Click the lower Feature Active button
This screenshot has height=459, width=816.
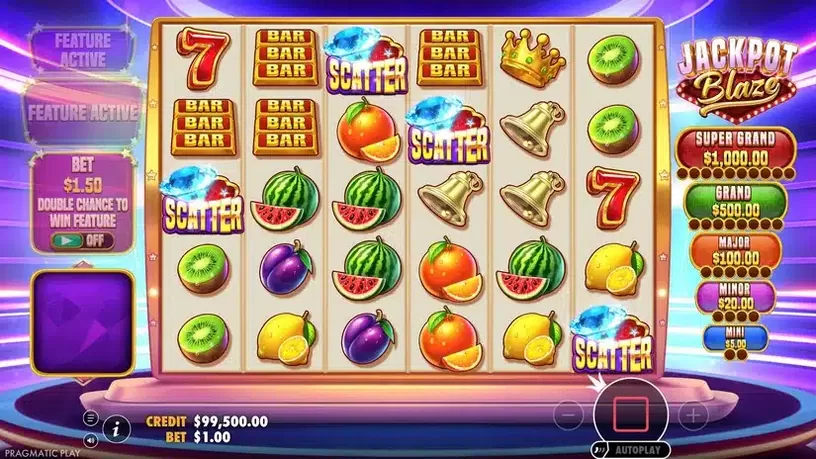pos(83,112)
